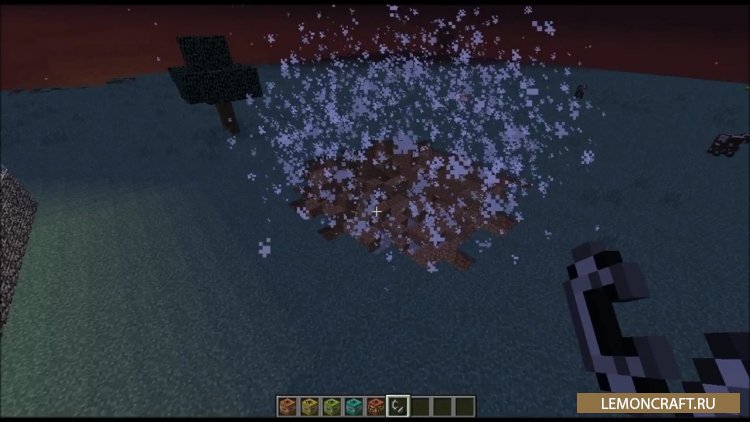This screenshot has width=750, height=422.
Task: Select the orange block hotbar slot
Action: (x=286, y=405)
